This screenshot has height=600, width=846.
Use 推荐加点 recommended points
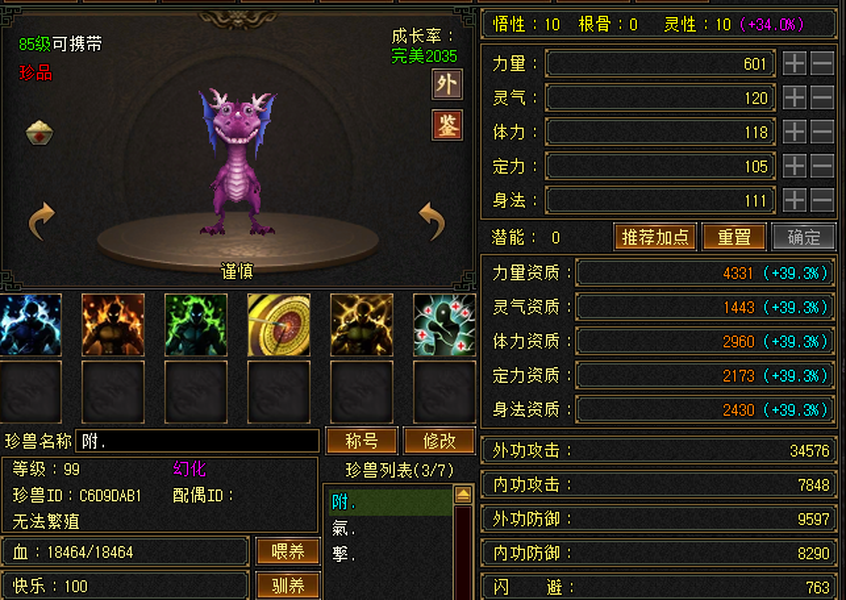pyautogui.click(x=655, y=237)
